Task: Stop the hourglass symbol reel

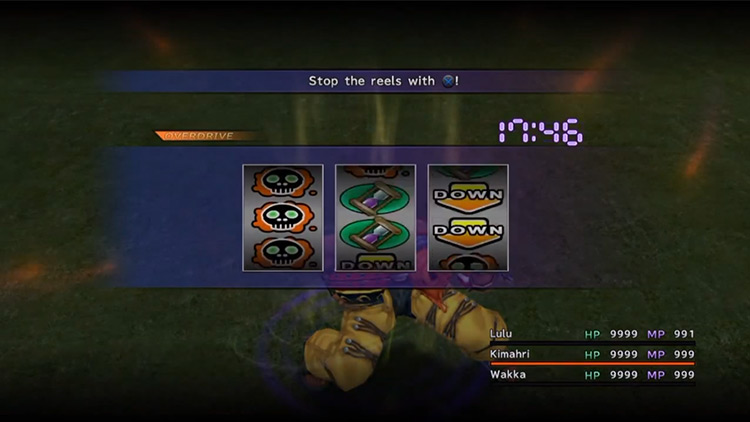Action: tap(375, 218)
